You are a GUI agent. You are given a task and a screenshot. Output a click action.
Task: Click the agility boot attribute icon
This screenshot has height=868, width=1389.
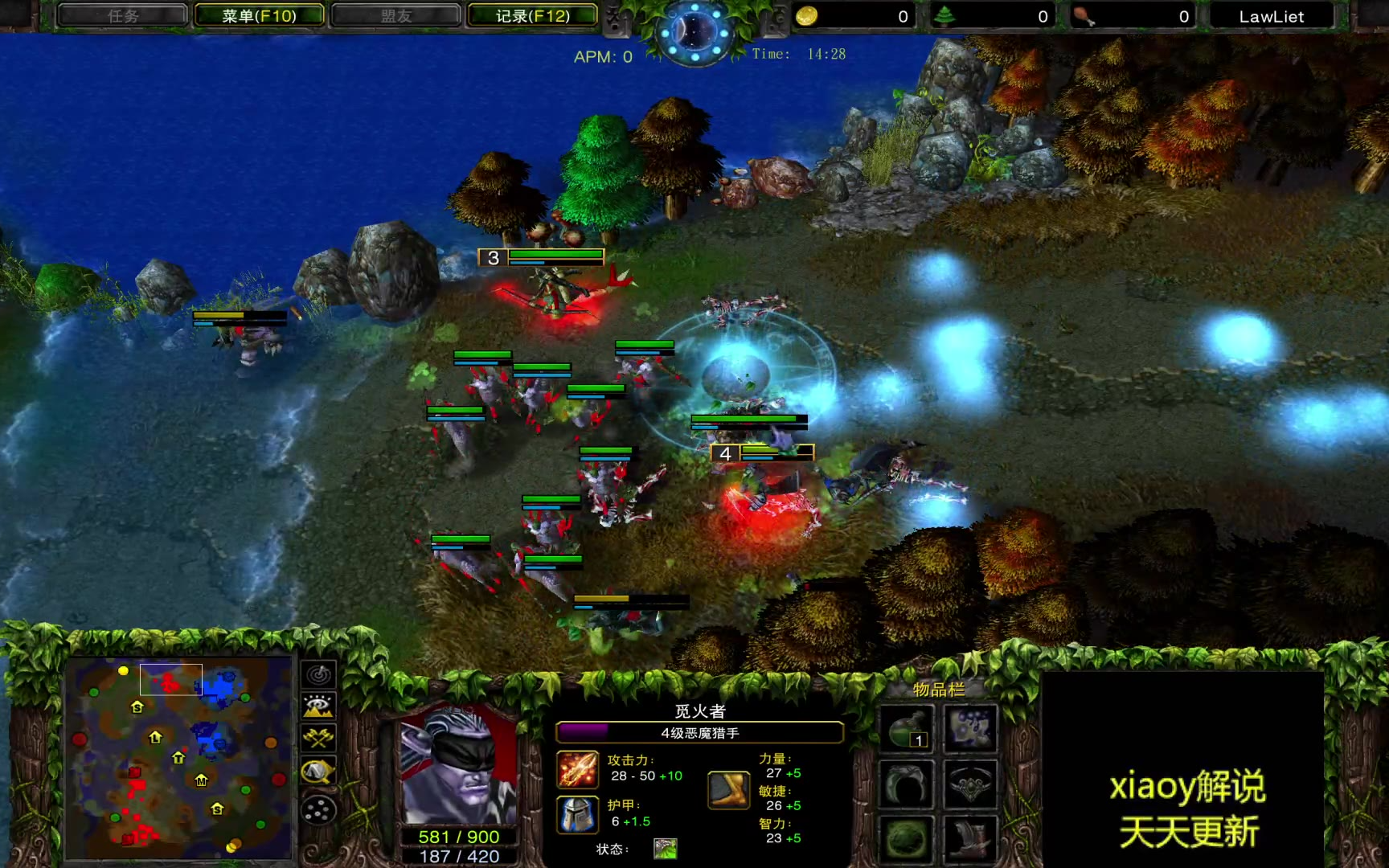click(728, 788)
